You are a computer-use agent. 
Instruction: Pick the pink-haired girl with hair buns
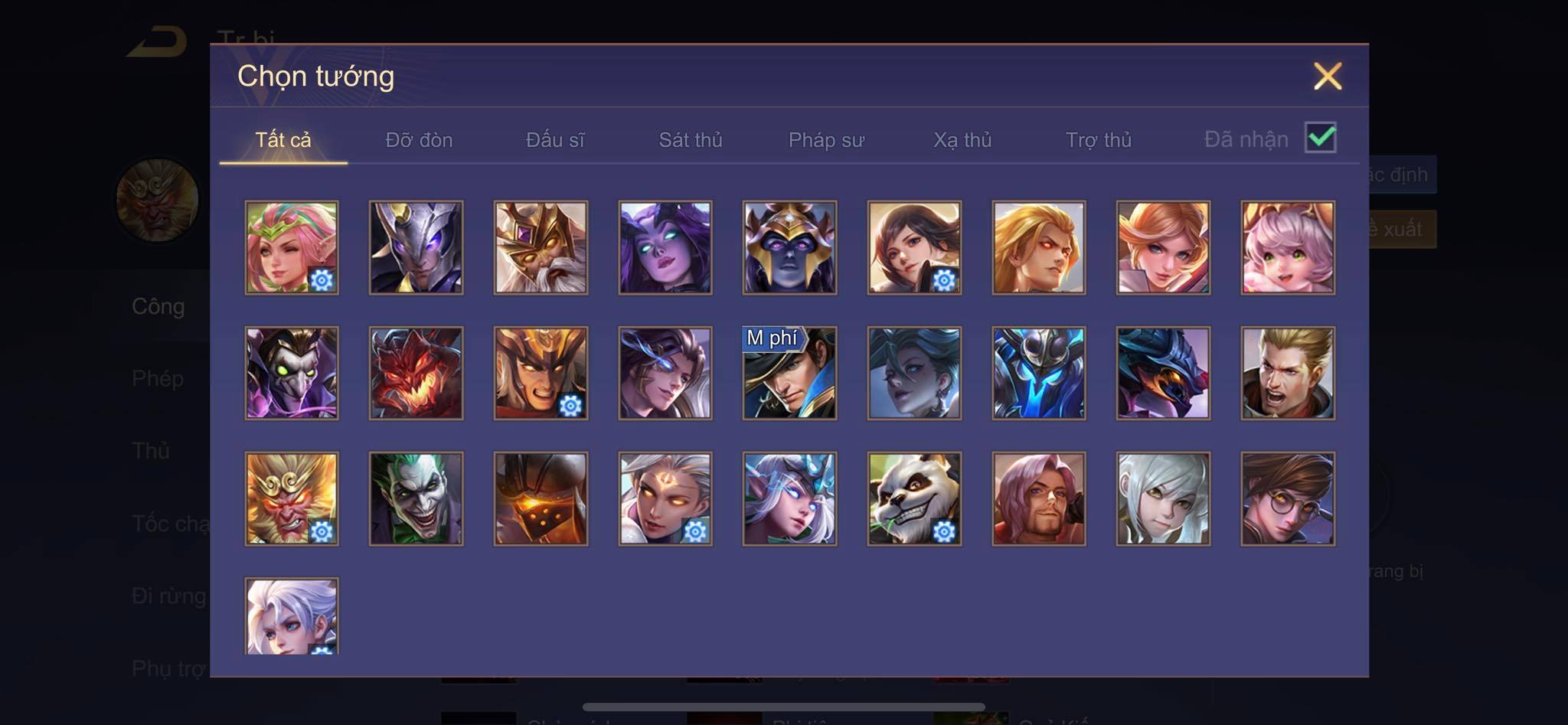(1287, 247)
